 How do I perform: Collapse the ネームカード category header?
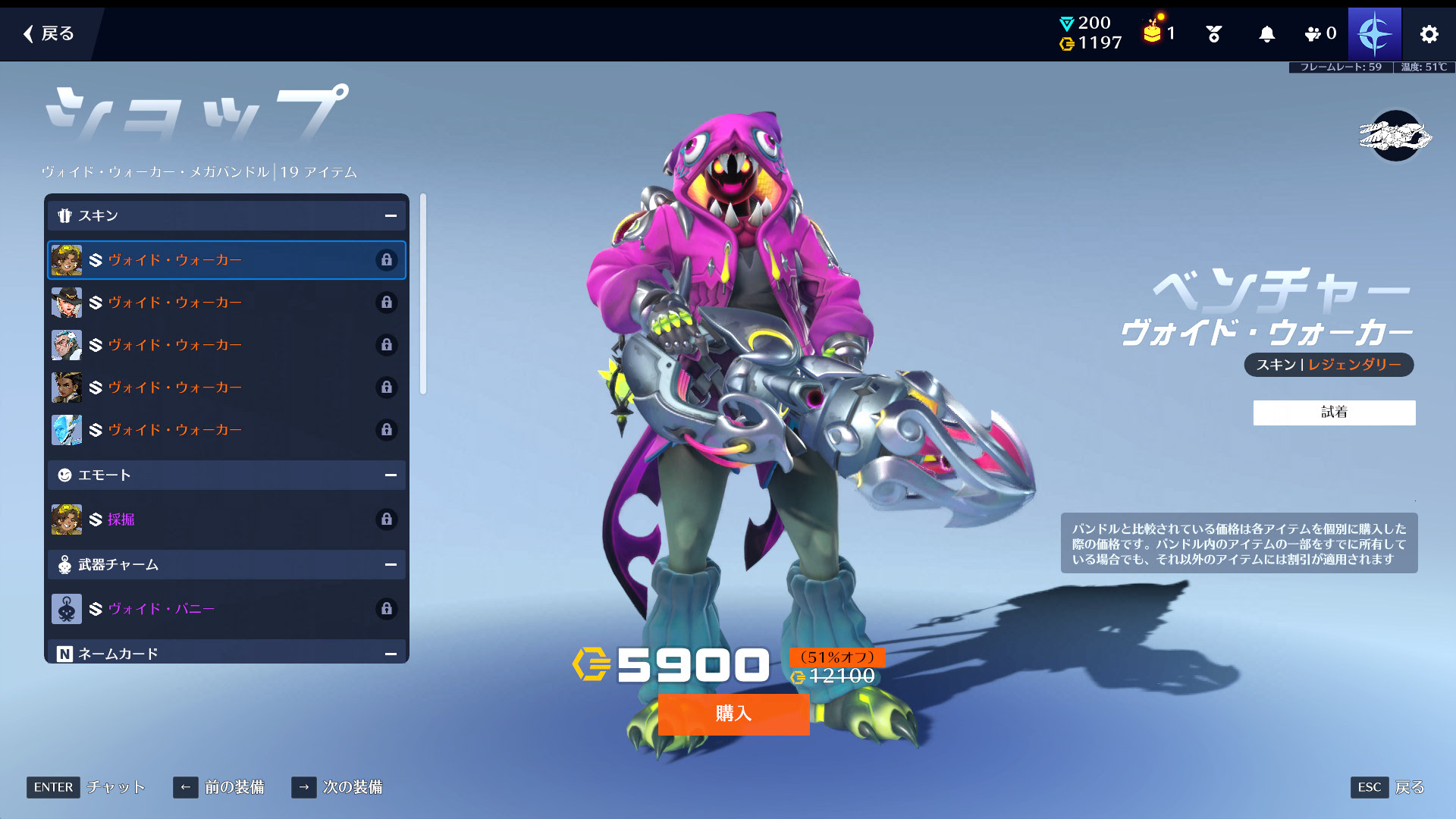[x=391, y=654]
